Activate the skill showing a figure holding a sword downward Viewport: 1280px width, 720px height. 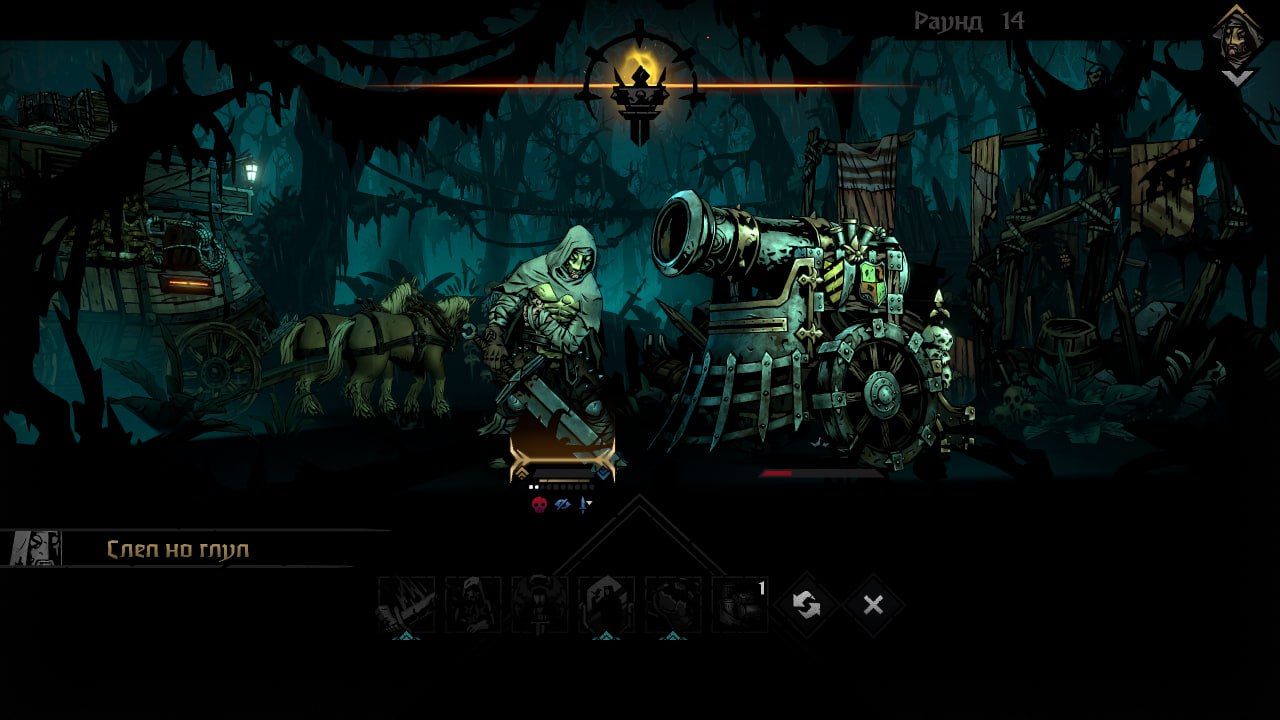pos(540,604)
